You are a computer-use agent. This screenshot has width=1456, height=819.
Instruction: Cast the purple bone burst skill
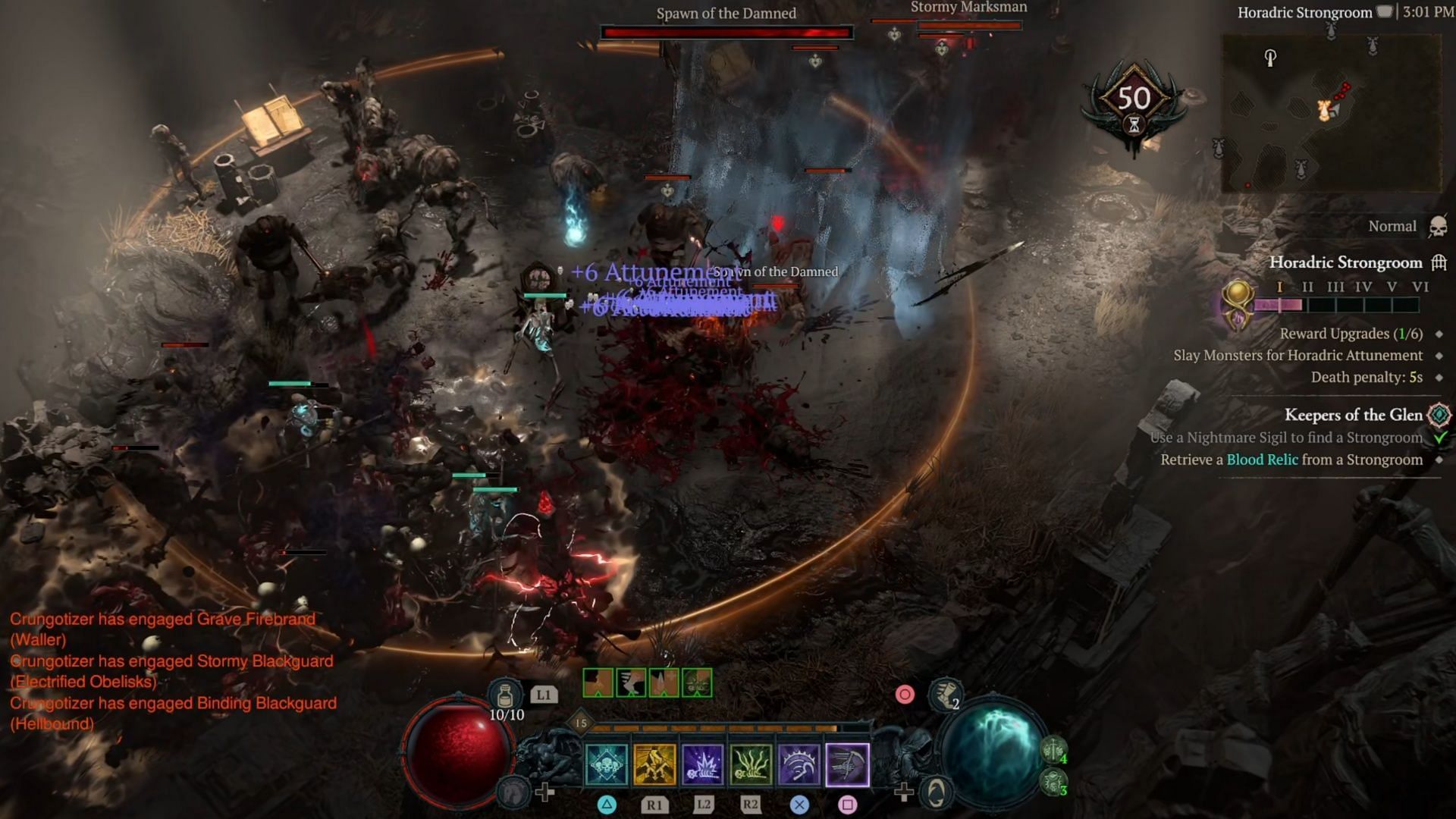click(x=703, y=764)
